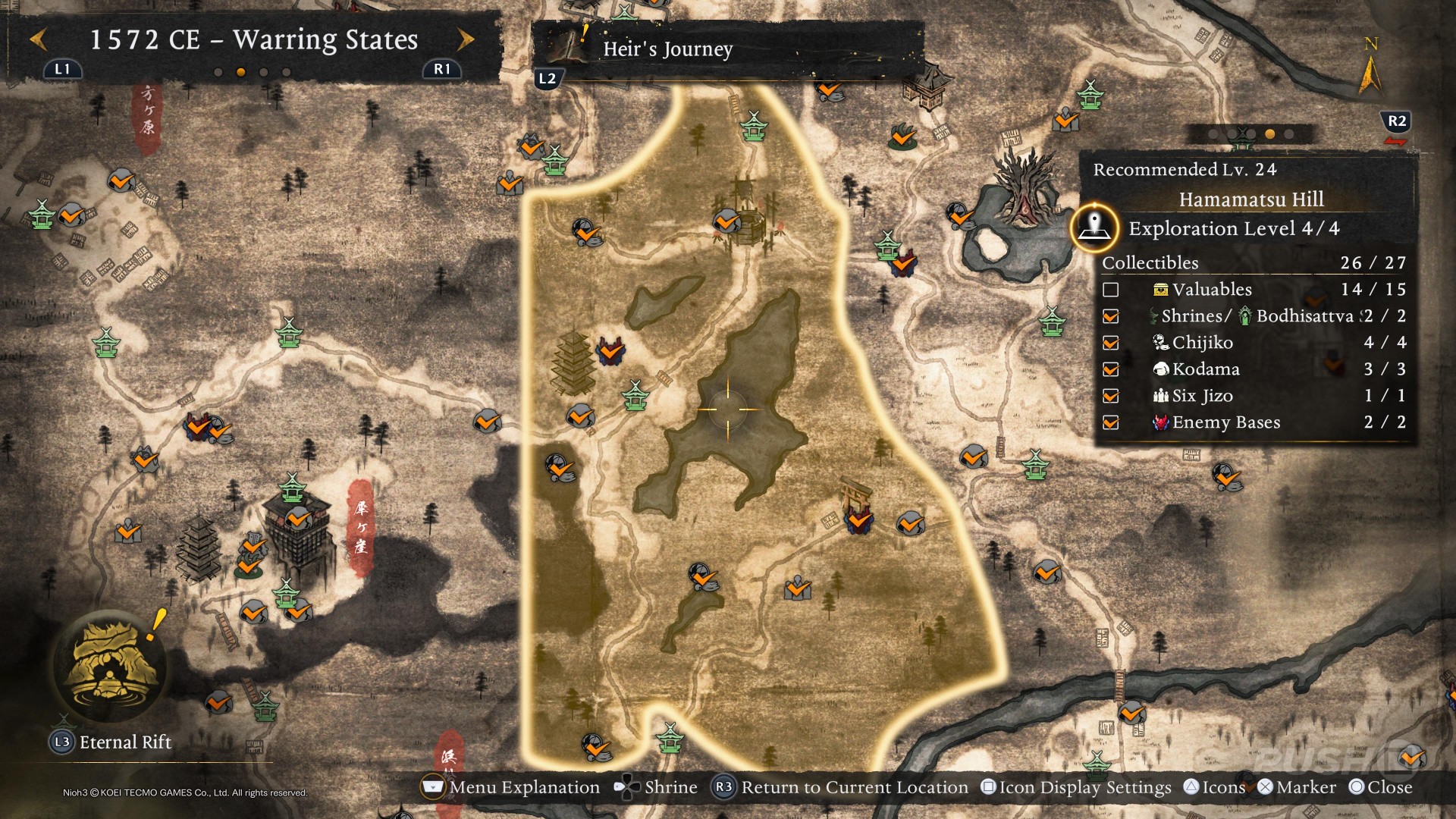Return to Current Location on the map
The image size is (1456, 819).
pos(842,787)
